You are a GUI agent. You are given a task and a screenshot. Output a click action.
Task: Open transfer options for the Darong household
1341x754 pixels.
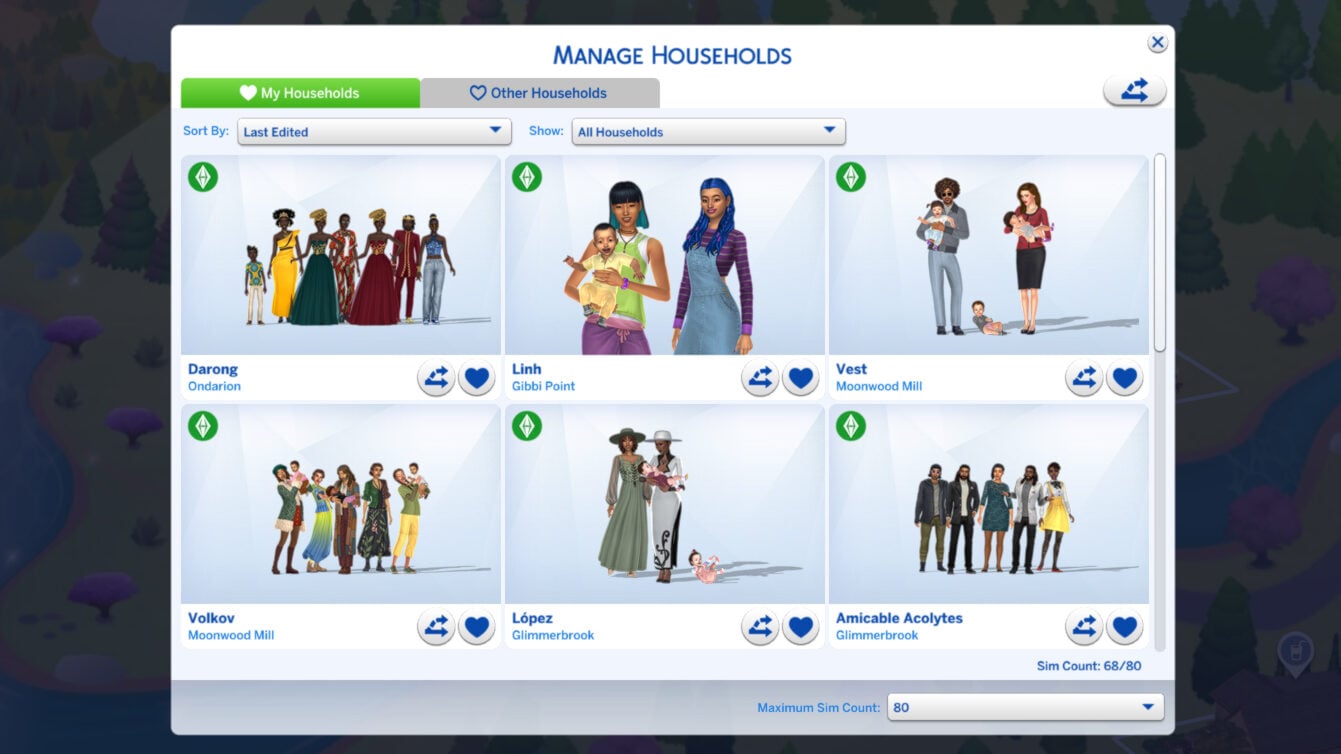[x=435, y=377]
